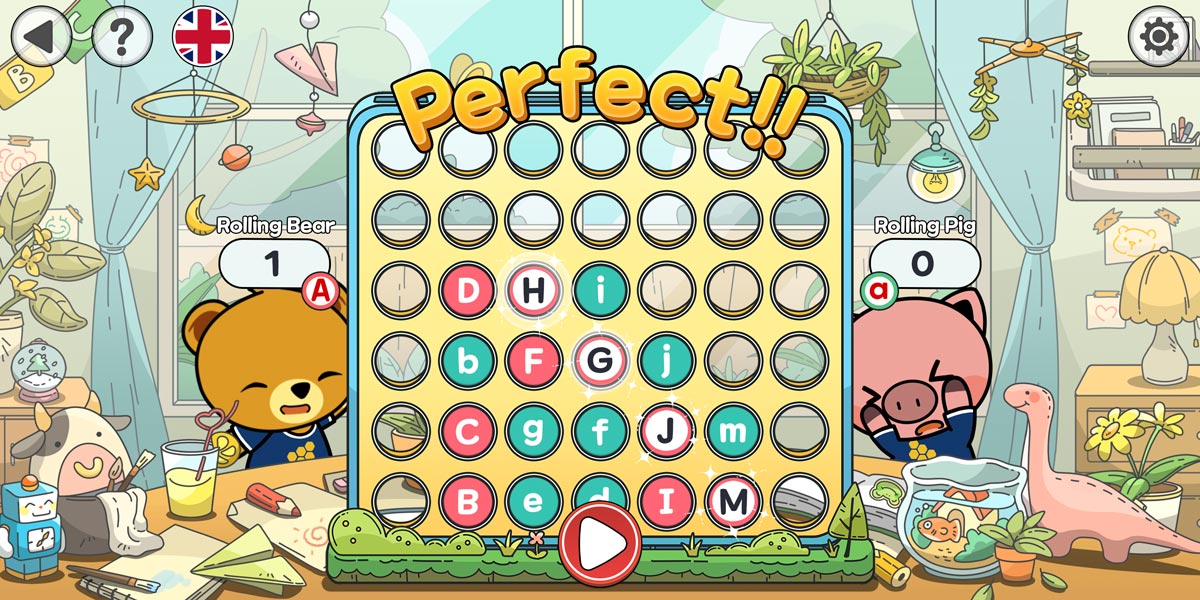The height and width of the screenshot is (600, 1200).
Task: Go back with the arrow button
Action: [40, 36]
